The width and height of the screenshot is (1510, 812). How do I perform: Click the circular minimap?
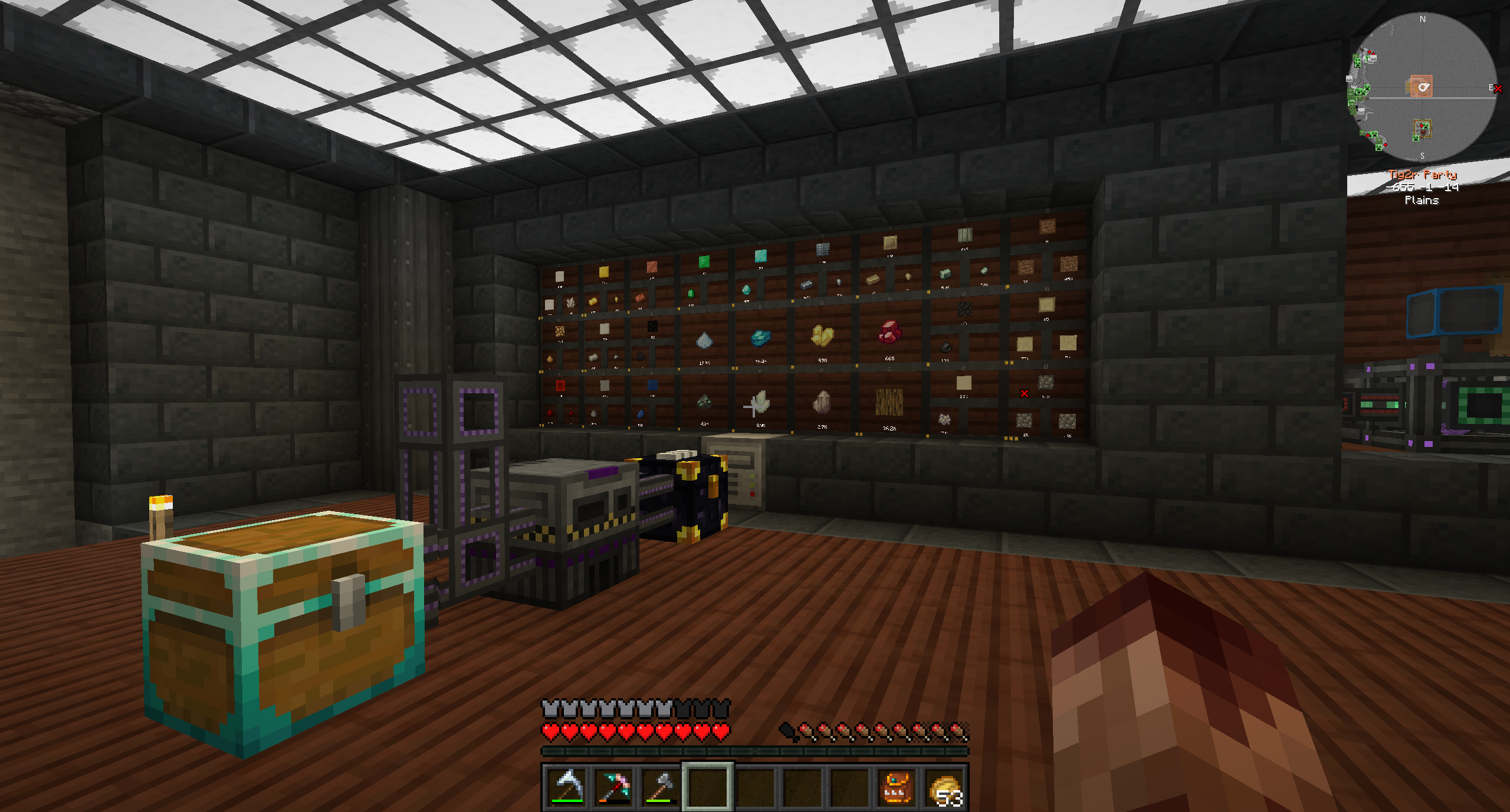point(1422,87)
